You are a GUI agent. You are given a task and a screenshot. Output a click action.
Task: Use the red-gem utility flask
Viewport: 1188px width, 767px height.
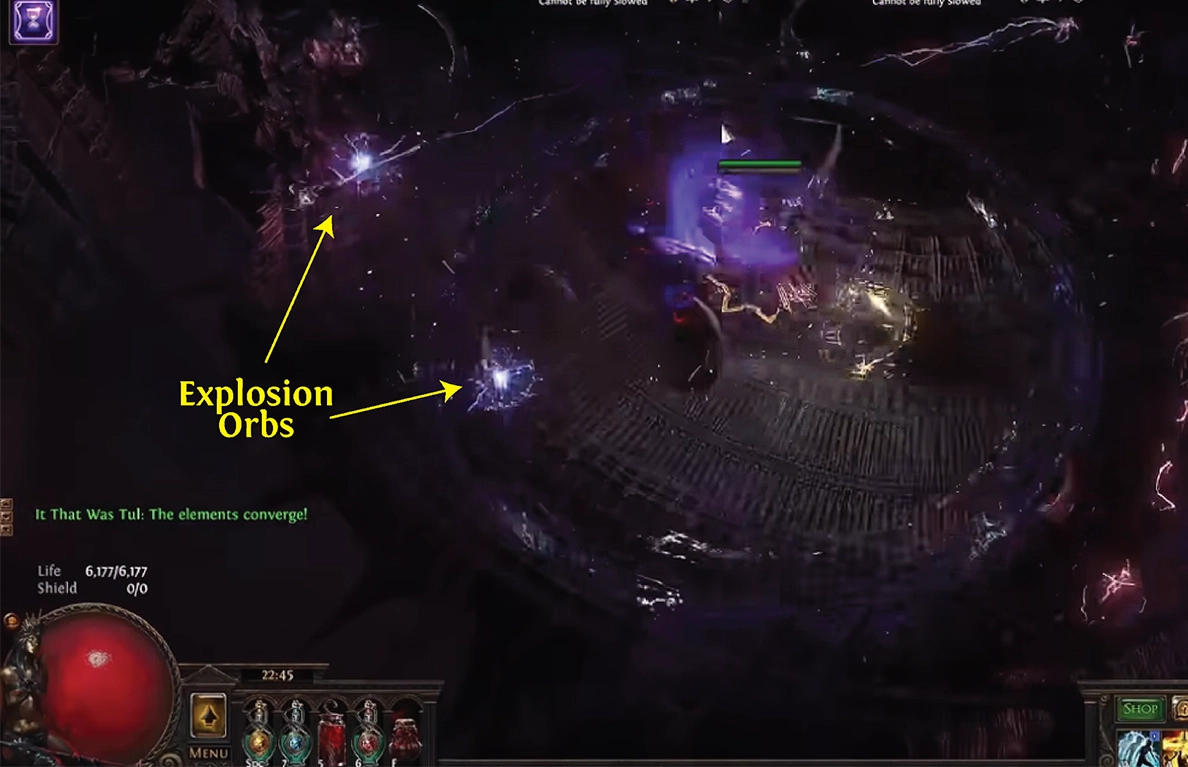(368, 740)
